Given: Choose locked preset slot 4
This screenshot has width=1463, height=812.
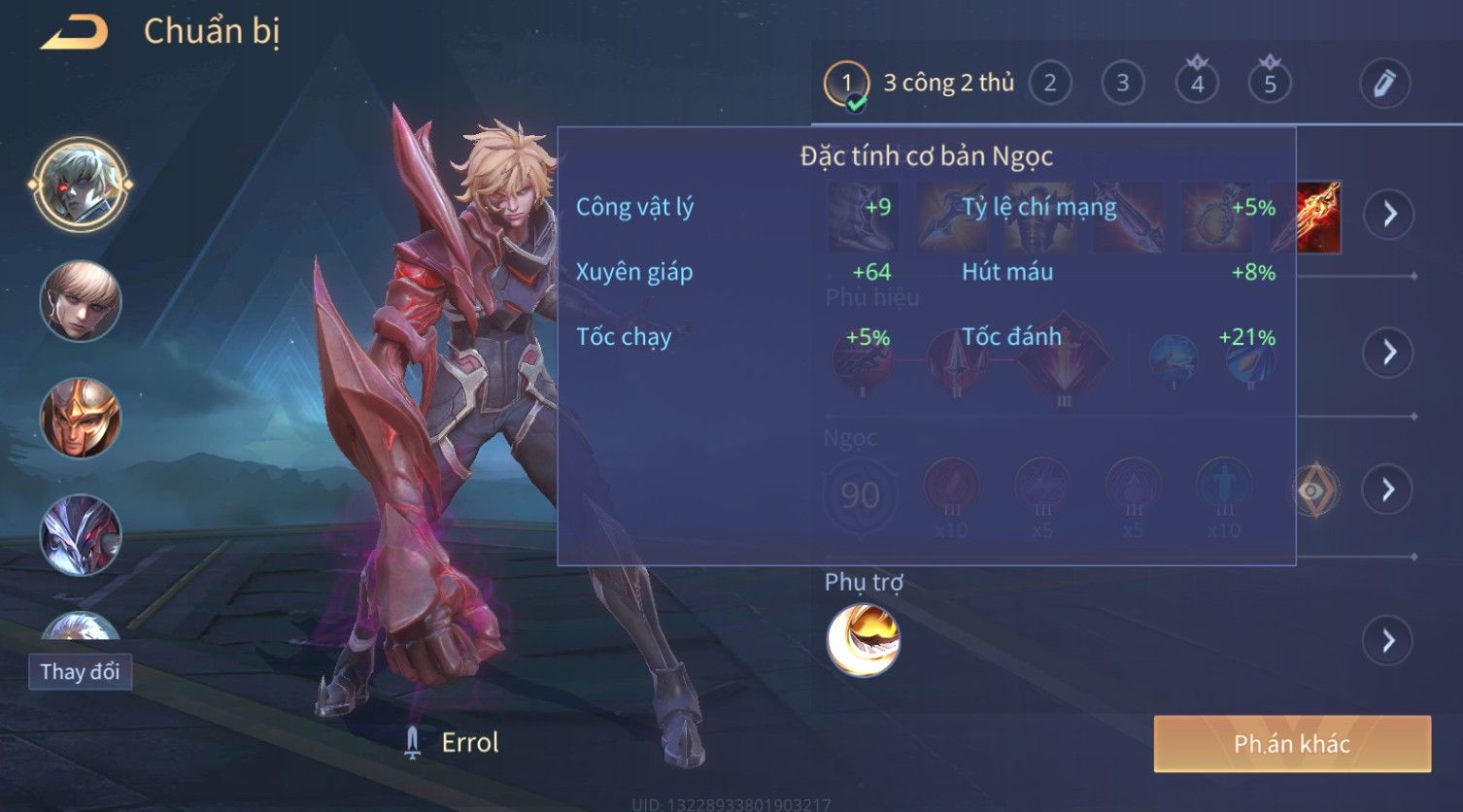Looking at the screenshot, I should point(1197,84).
